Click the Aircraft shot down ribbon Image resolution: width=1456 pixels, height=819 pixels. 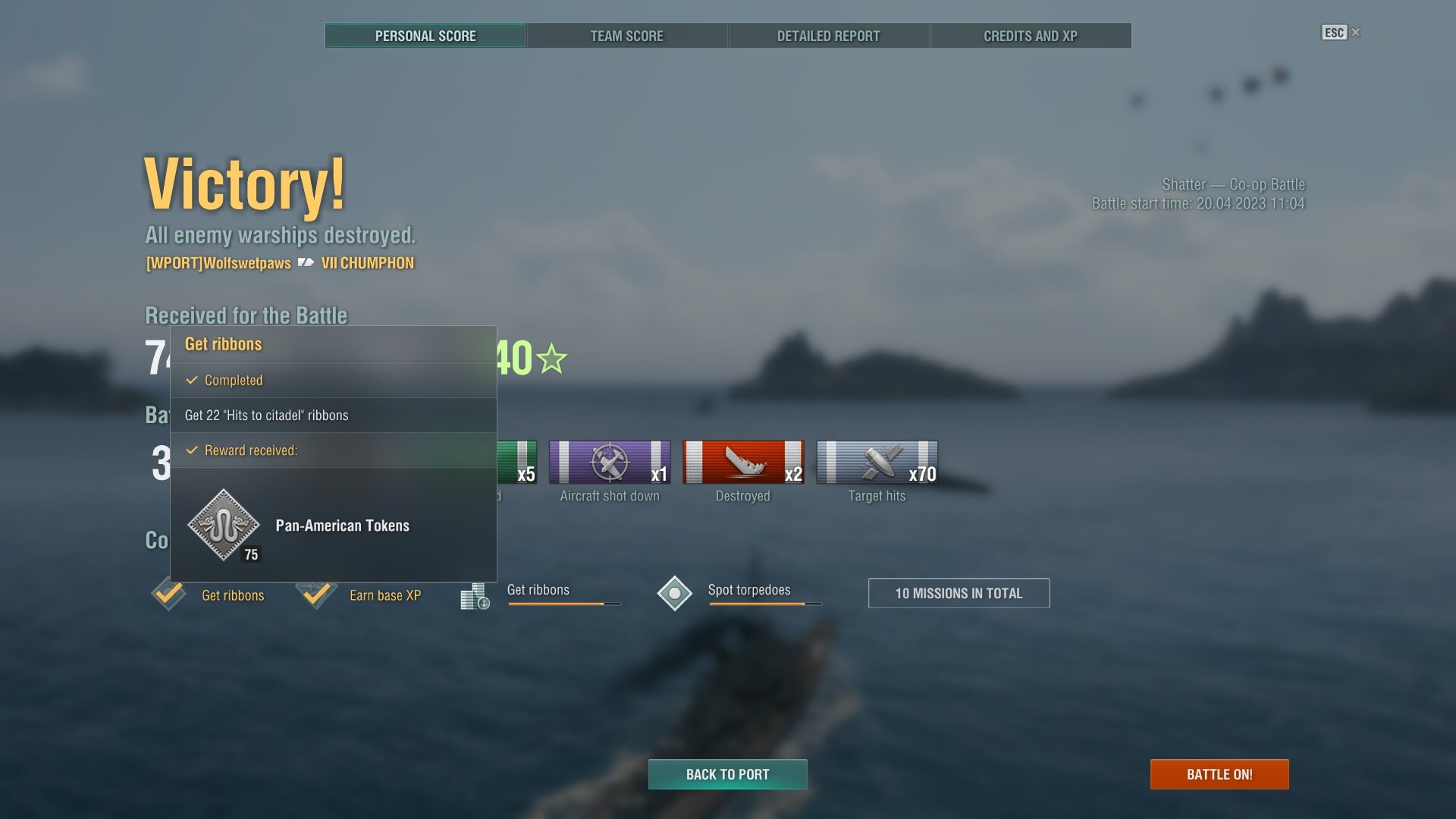pos(610,462)
